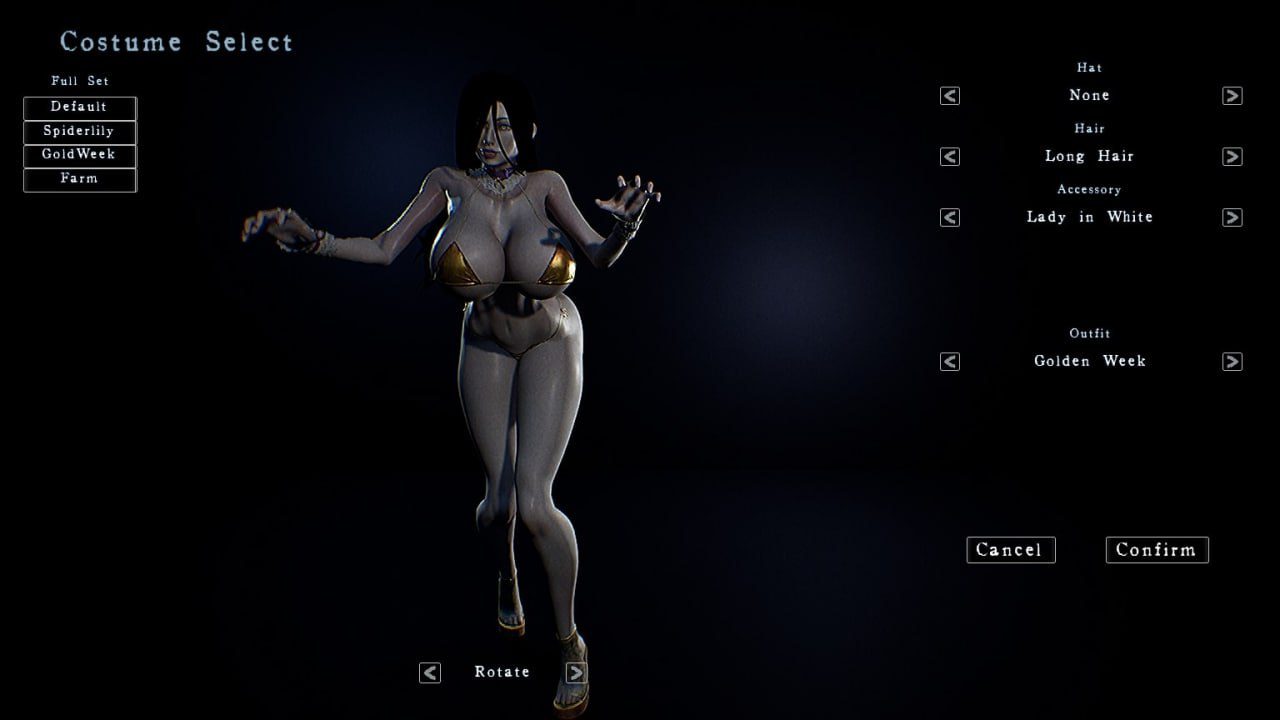
Task: Confirm the costume selection
Action: (x=1156, y=550)
